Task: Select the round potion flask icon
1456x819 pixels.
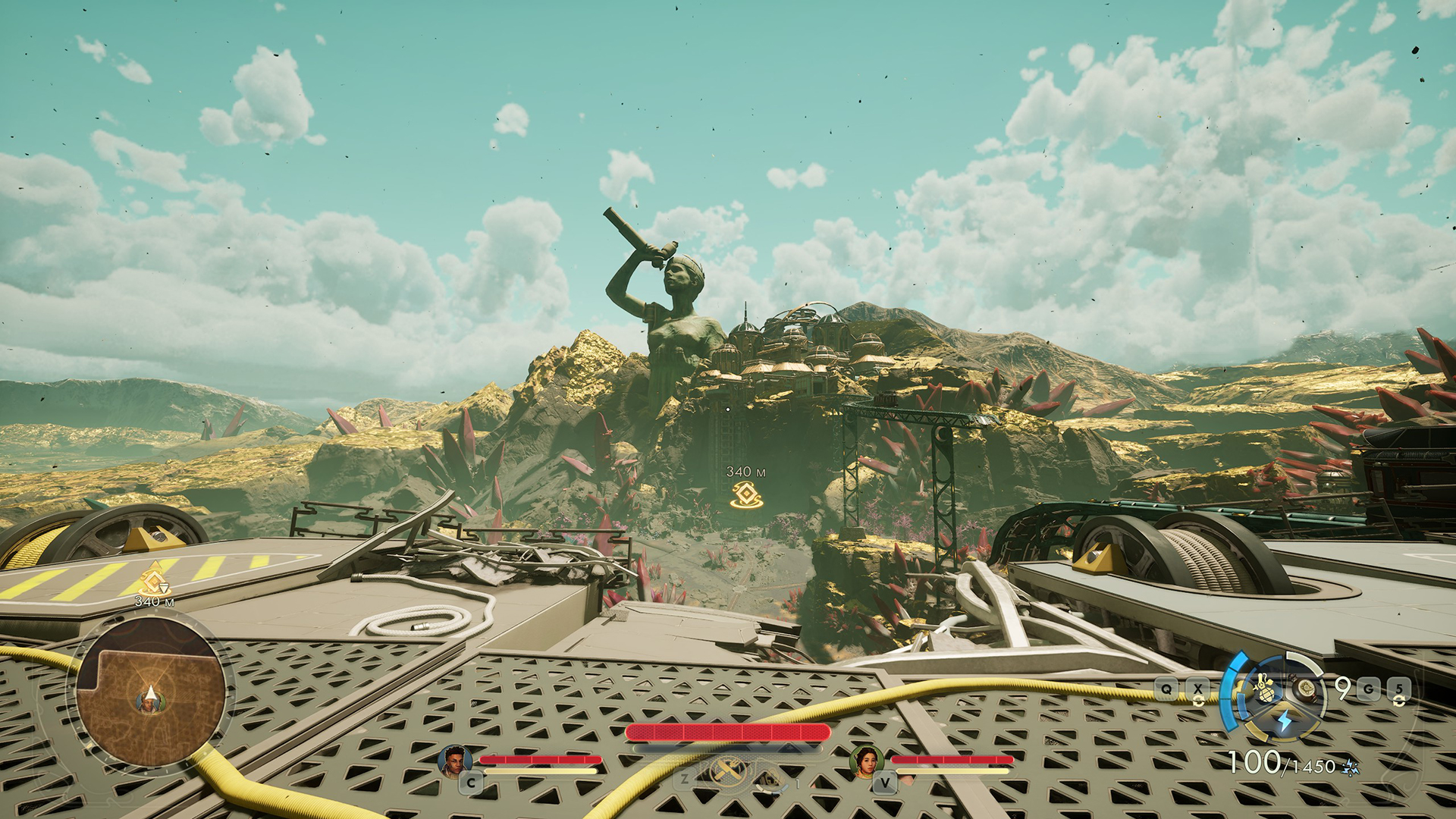Action: coord(1306,689)
